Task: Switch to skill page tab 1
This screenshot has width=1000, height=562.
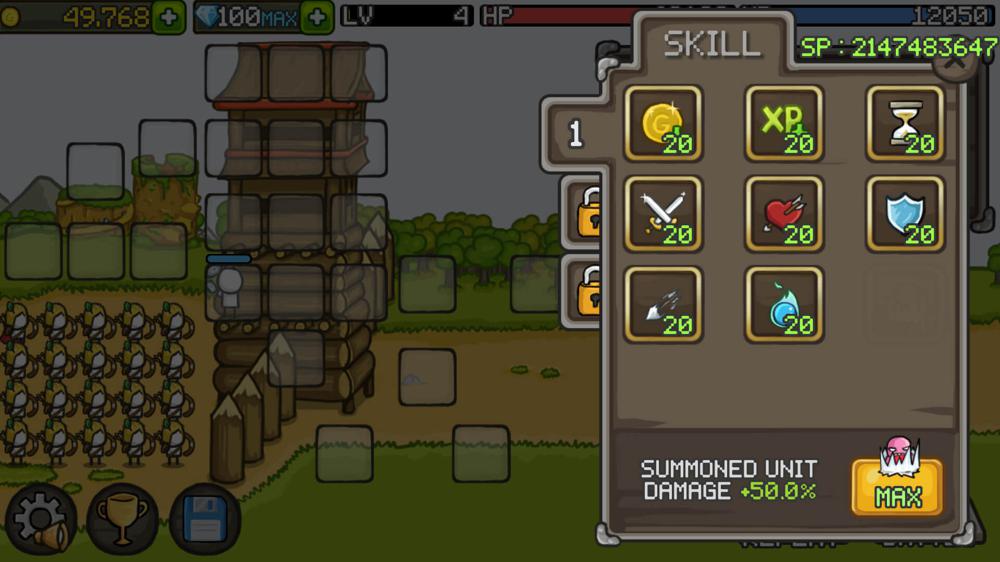Action: [576, 135]
